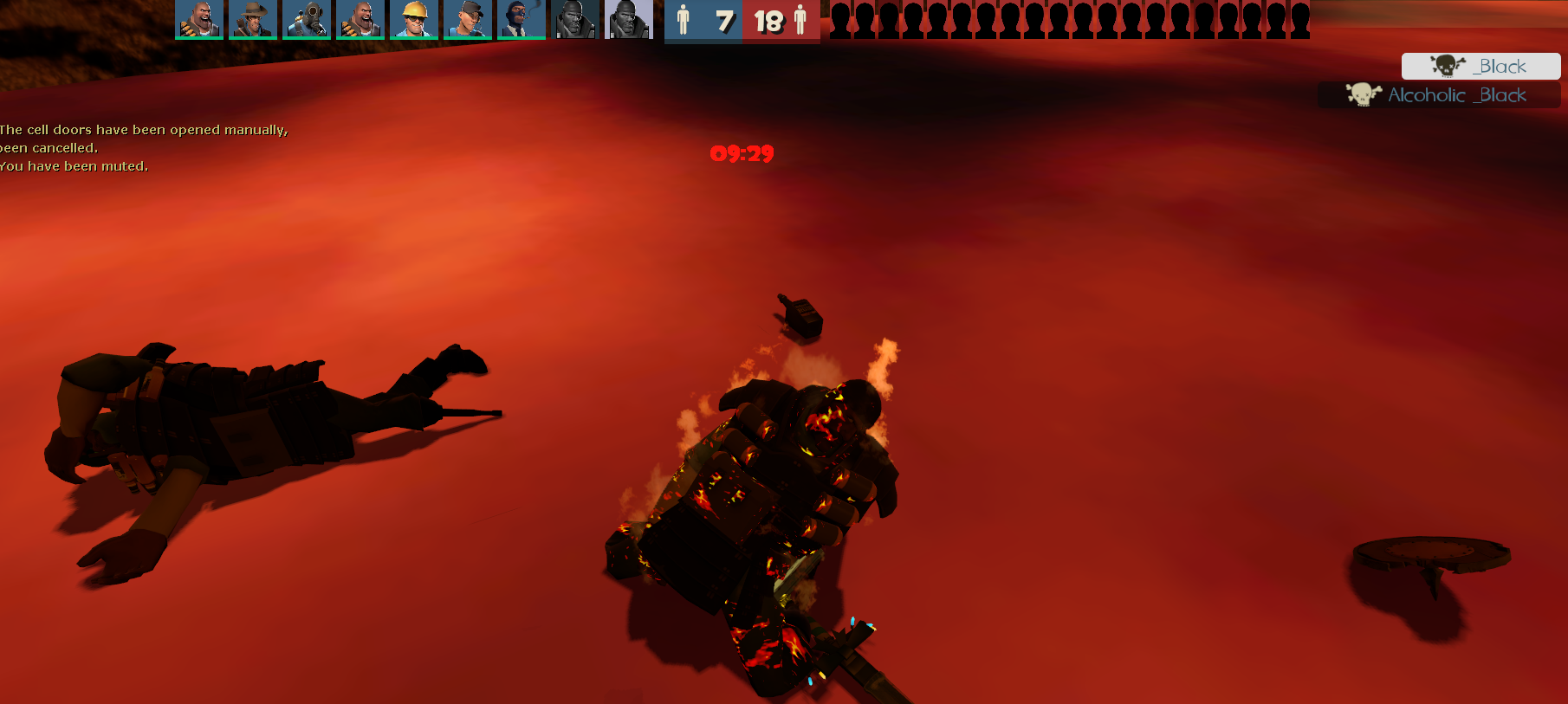Select the Spy class portrait

[521, 19]
